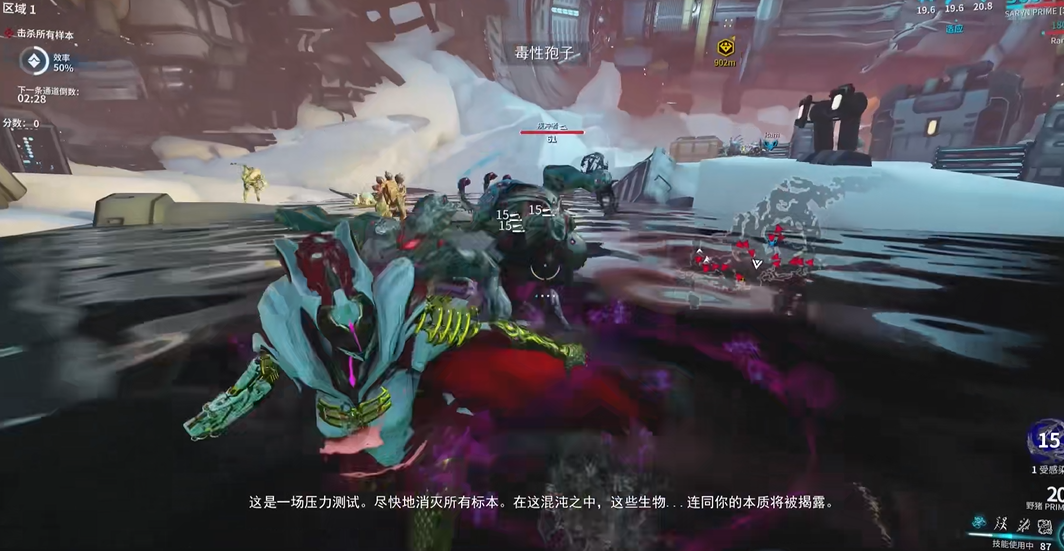1064x551 pixels.
Task: Activate the second warframe ability icon
Action: click(x=1000, y=526)
